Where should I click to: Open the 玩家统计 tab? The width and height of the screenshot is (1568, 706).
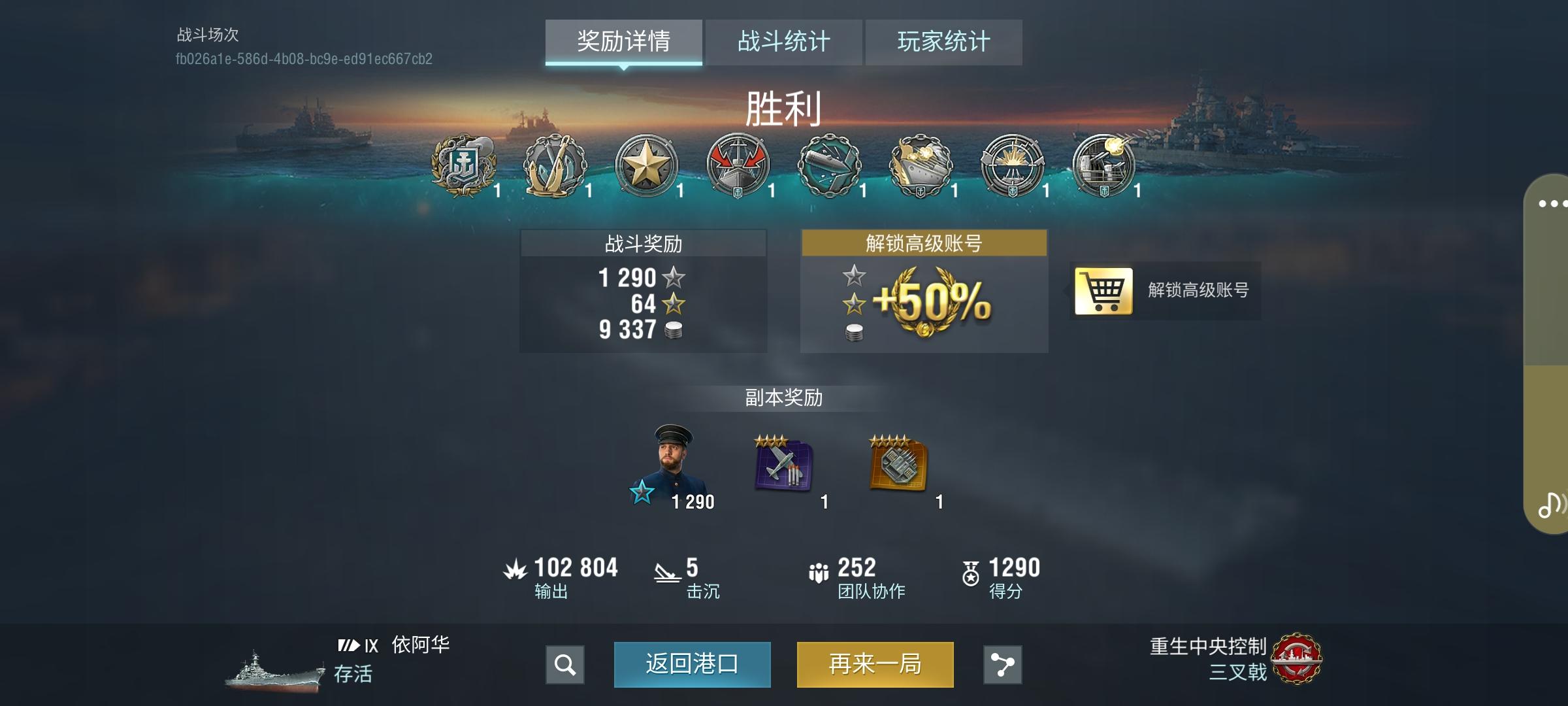coord(943,41)
